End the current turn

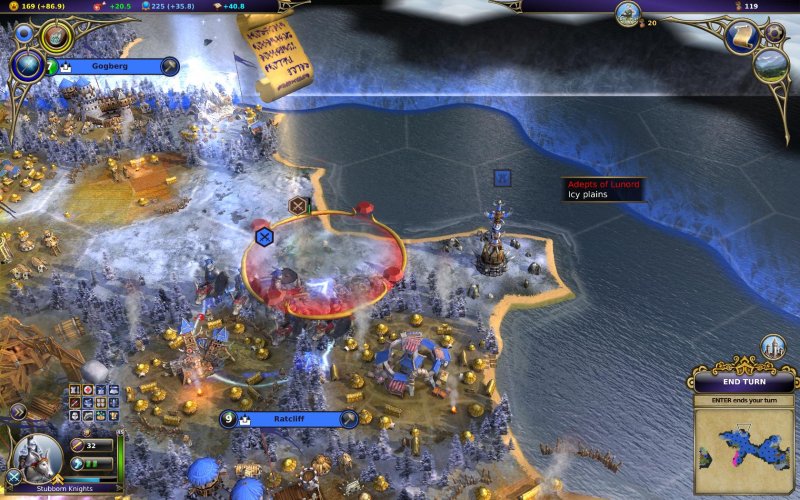(744, 383)
